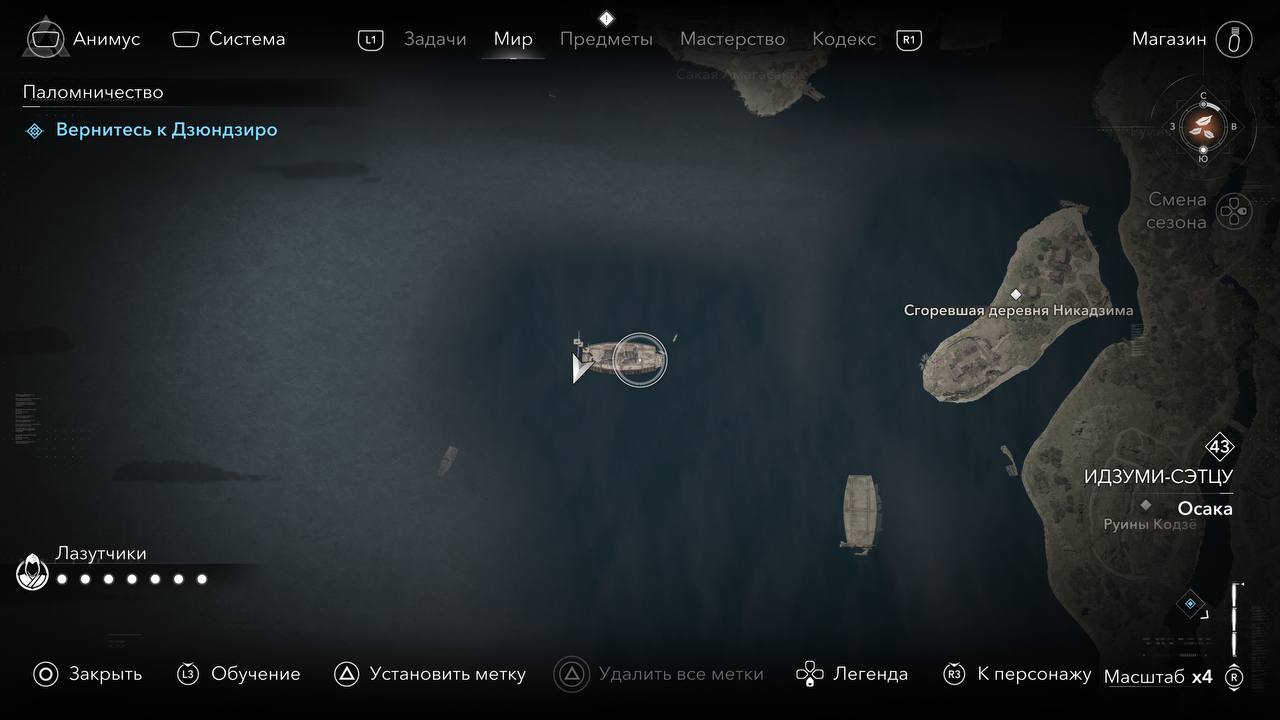Click the Сгоревшая деревня Никадзима map marker
Screen dimensions: 1280x720
1016,294
